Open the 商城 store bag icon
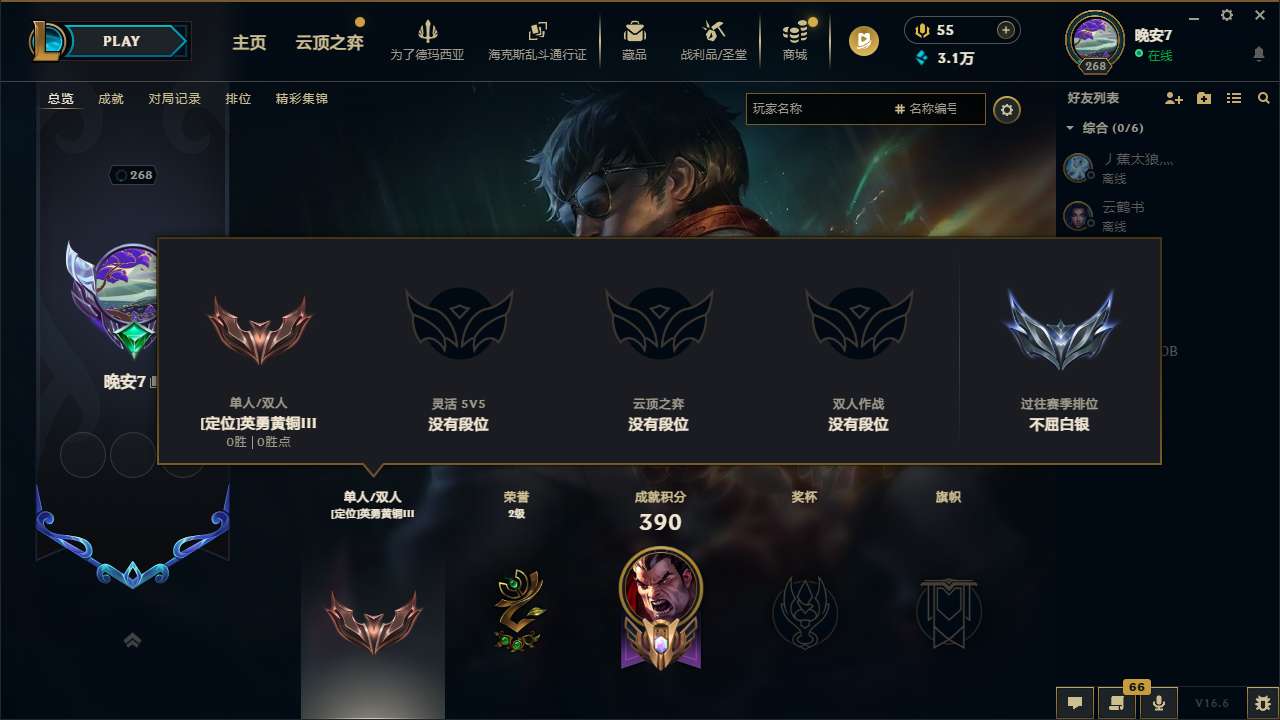Screen dimensions: 1280x720 (x=795, y=40)
